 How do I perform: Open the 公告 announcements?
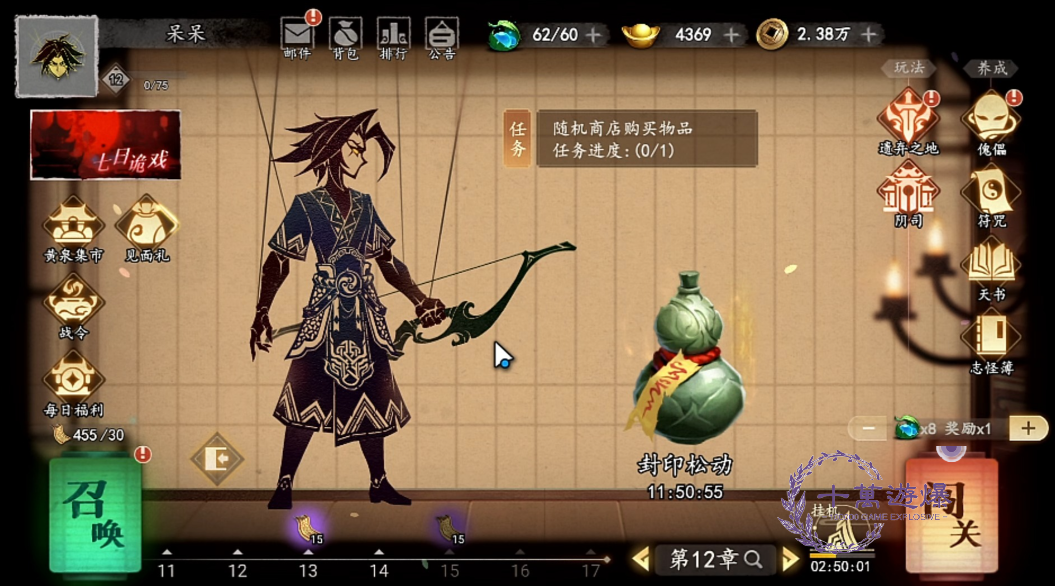pyautogui.click(x=441, y=36)
